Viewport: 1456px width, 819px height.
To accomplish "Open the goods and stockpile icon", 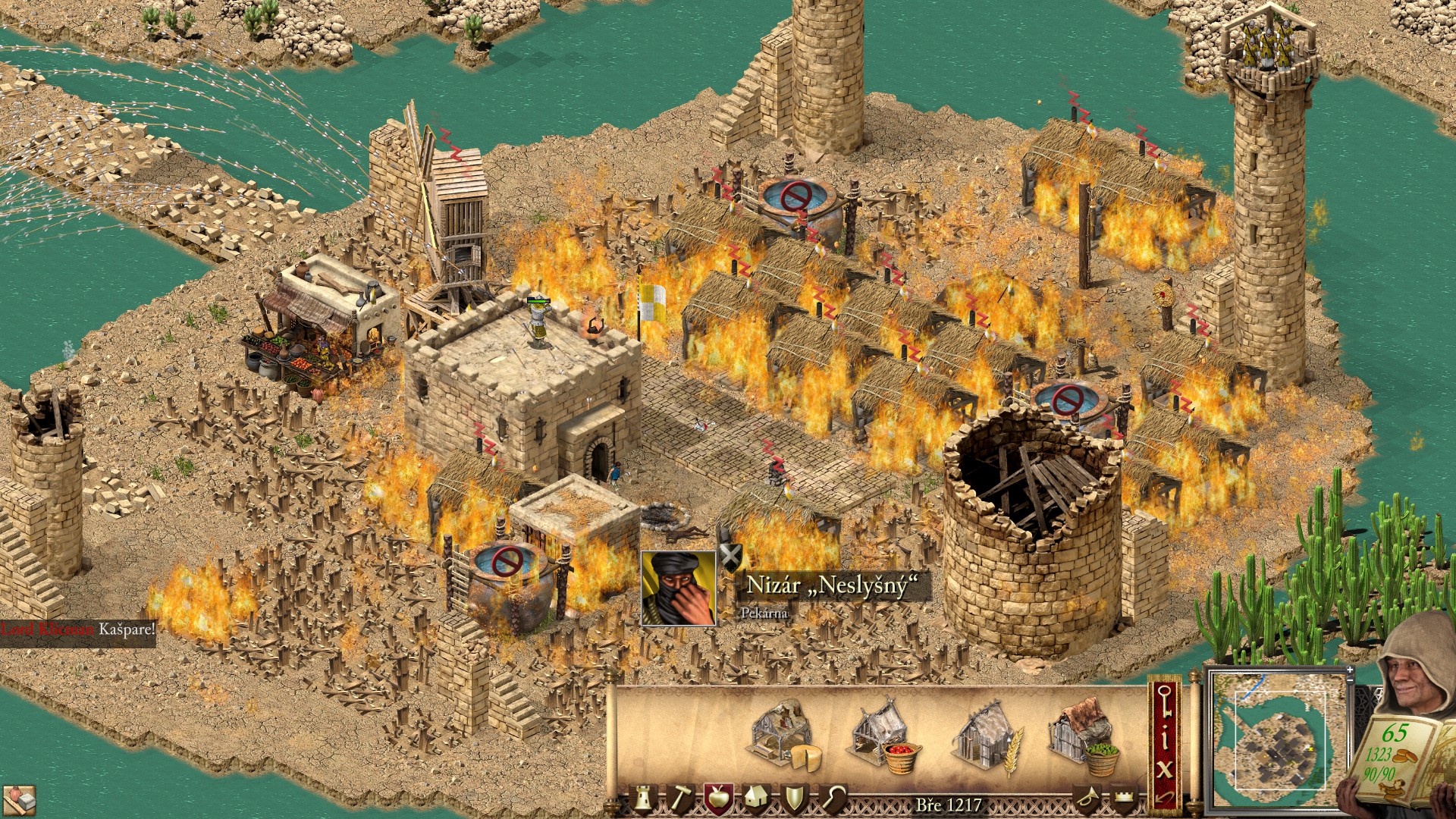I will pyautogui.click(x=18, y=799).
